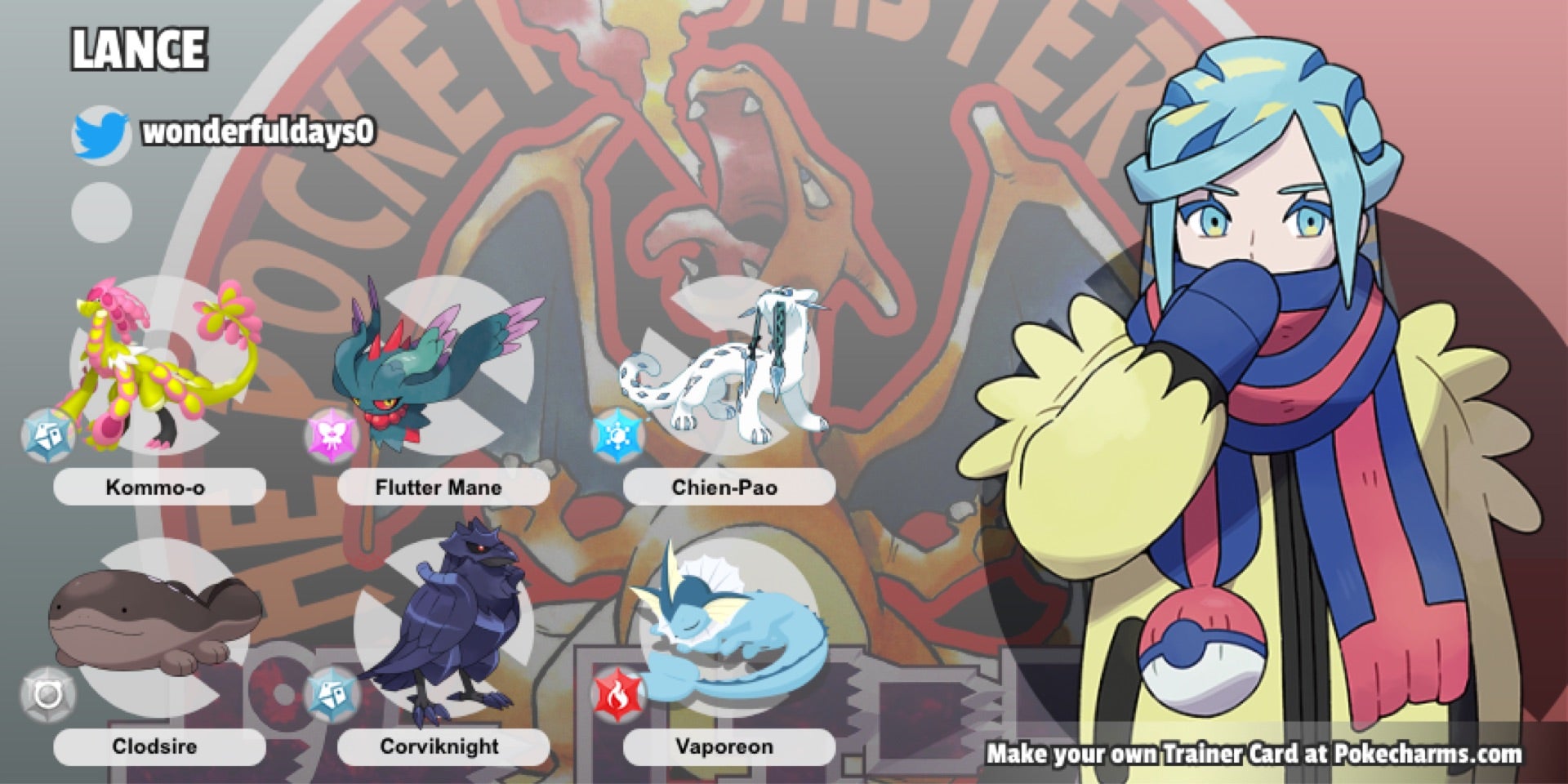This screenshot has height=784, width=1568.
Task: Open the Pokecharms.com trainer card link
Action: click(x=1254, y=753)
